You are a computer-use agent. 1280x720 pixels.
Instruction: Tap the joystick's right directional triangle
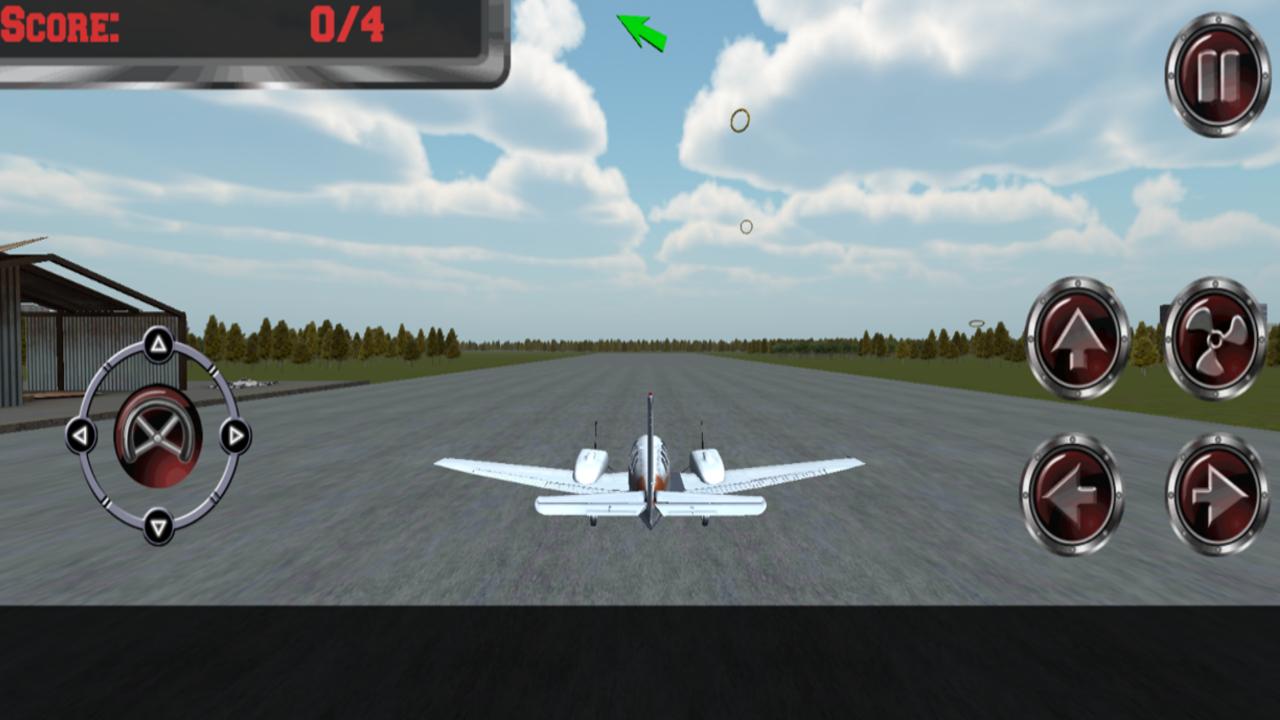236,437
